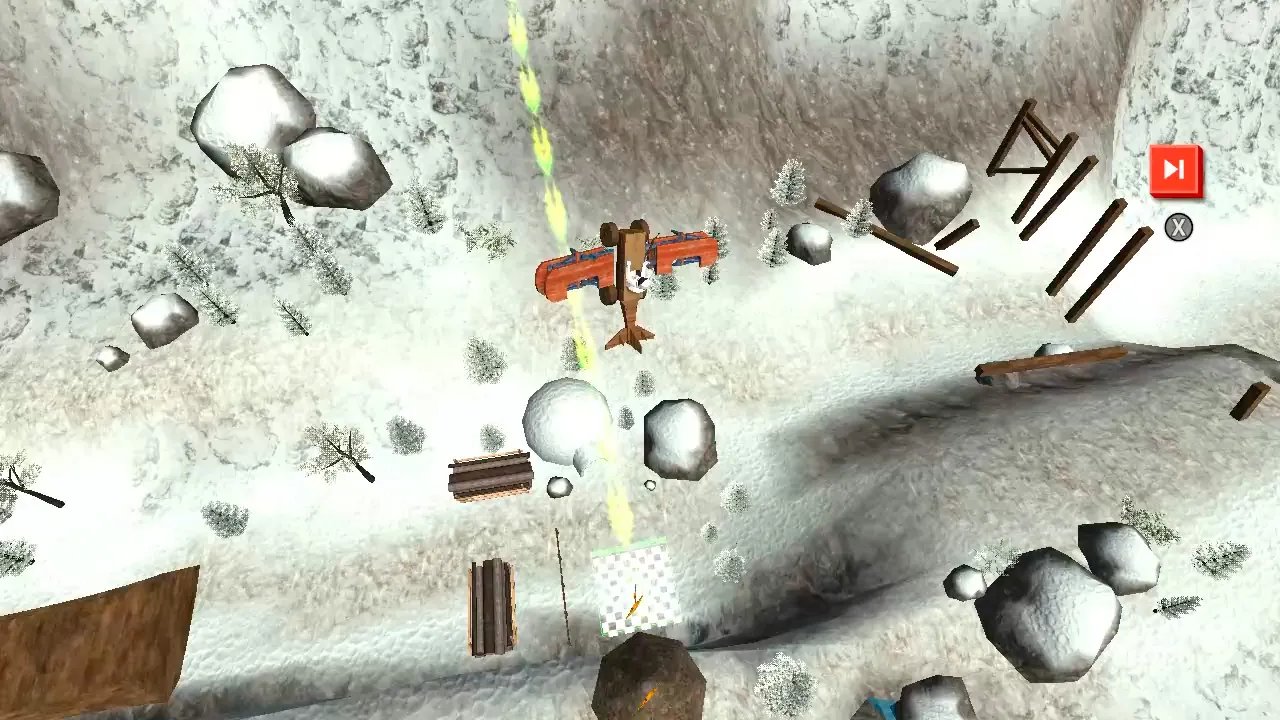Select the small log pile mid-screen
Viewport: 1280px width, 720px height.
(x=490, y=478)
